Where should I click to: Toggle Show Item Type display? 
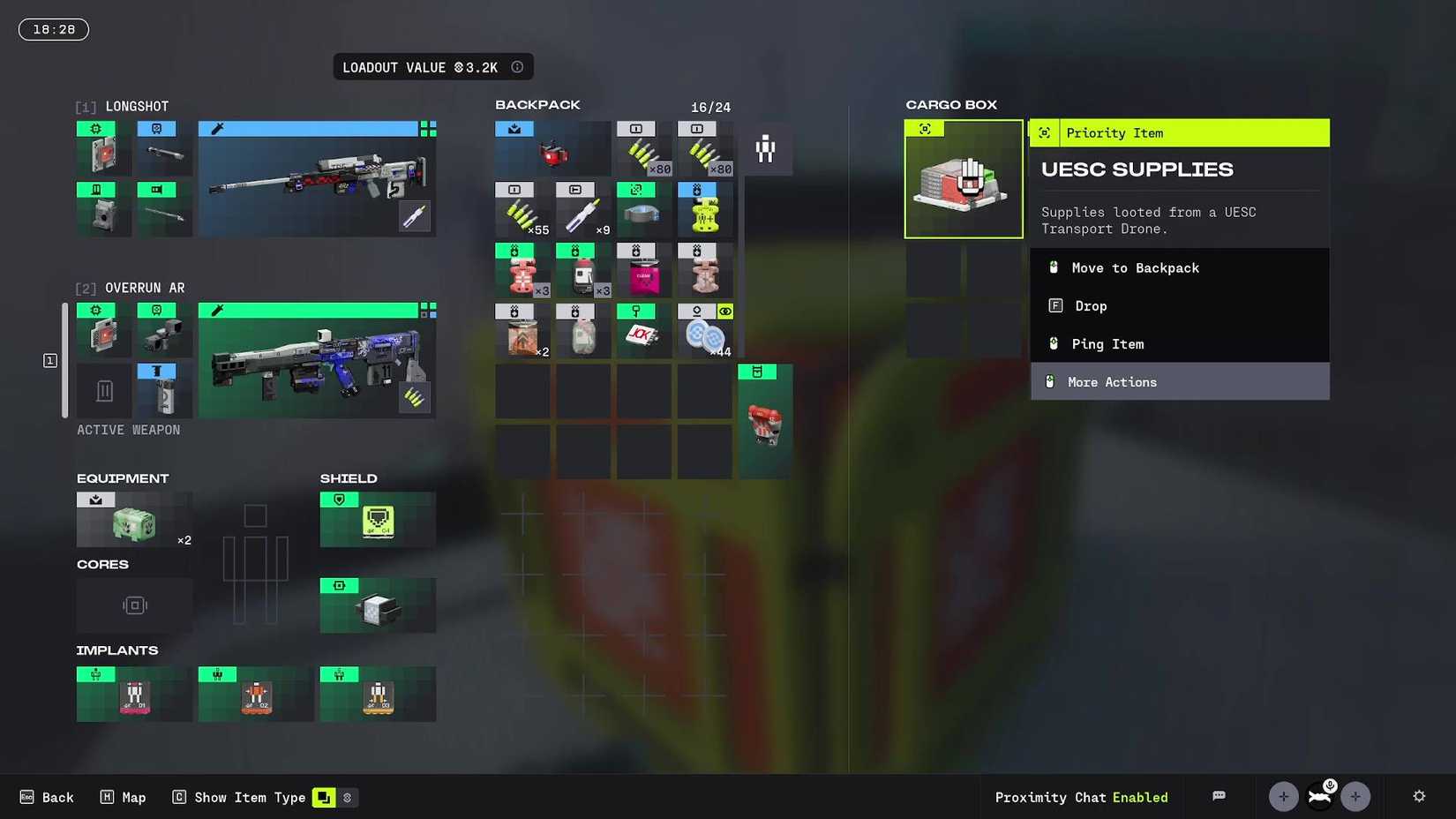(326, 797)
